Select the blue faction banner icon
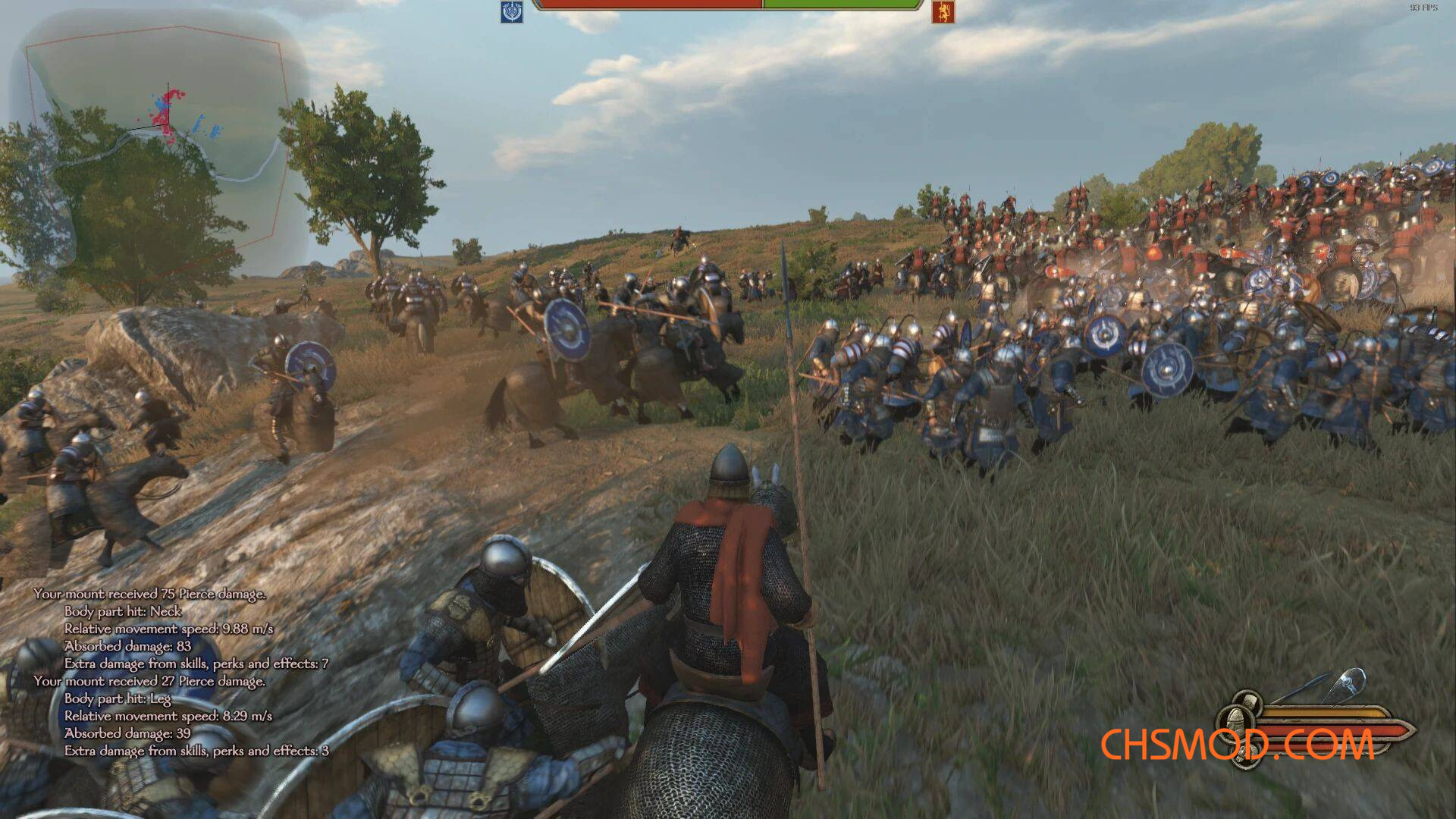 coord(512,11)
